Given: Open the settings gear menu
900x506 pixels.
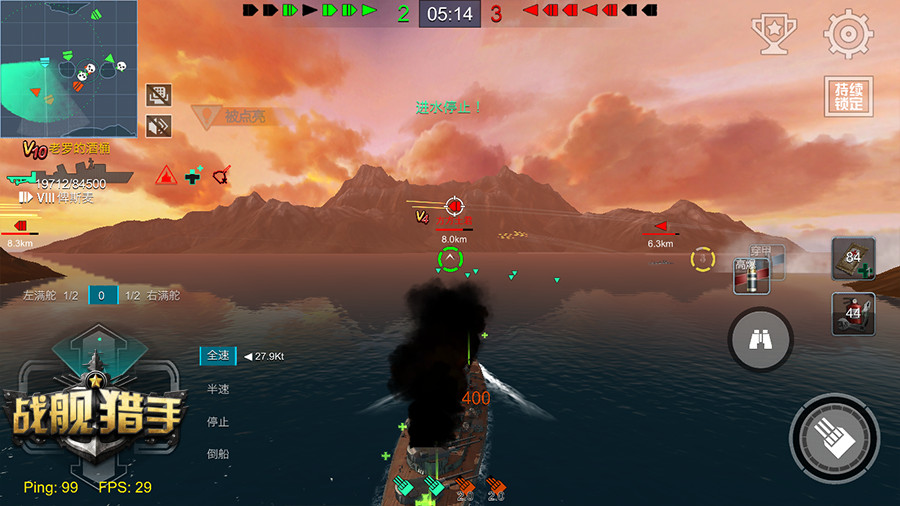Looking at the screenshot, I should tap(848, 34).
